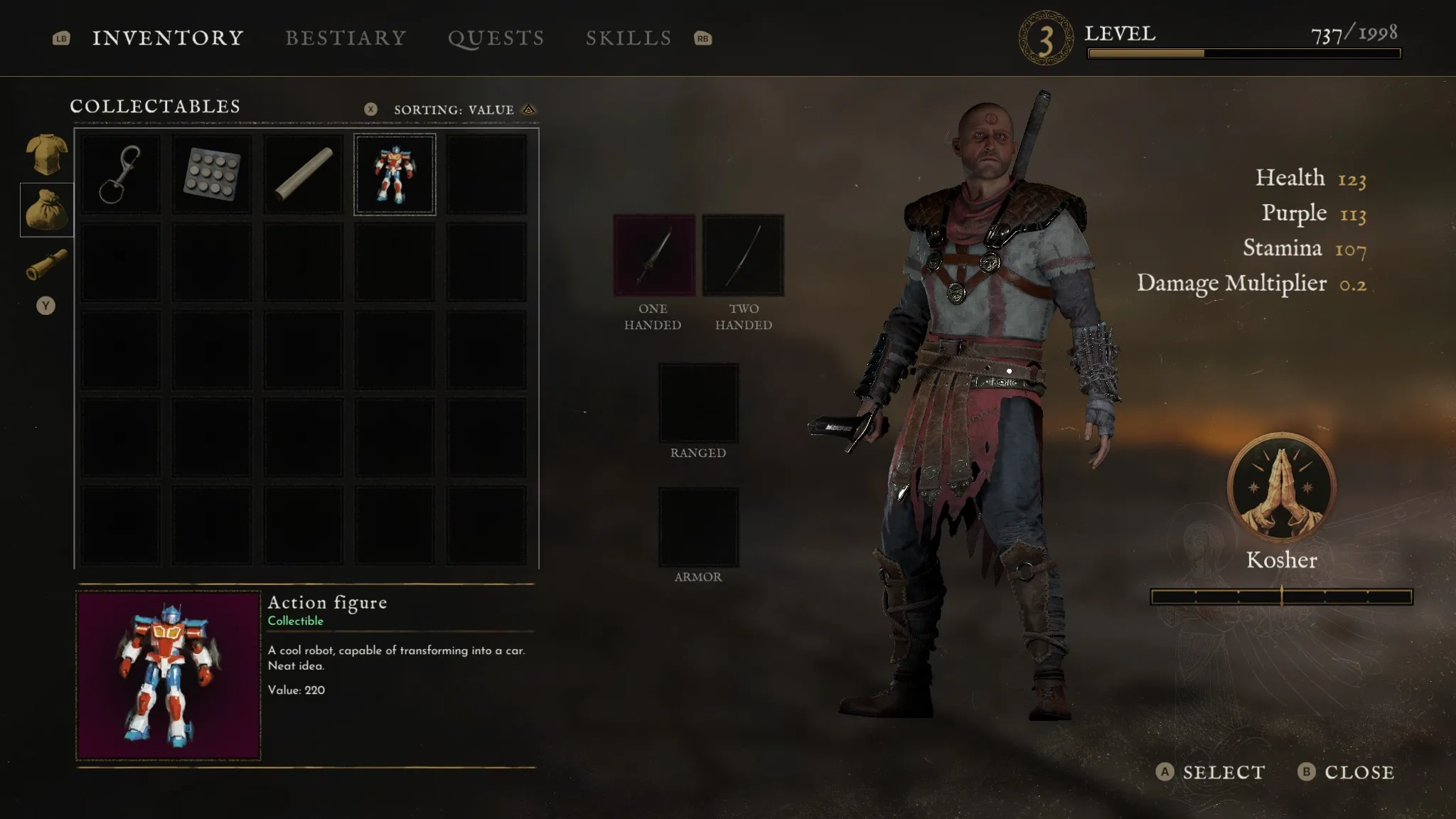
Task: Pick the pill blister pack item
Action: (212, 174)
